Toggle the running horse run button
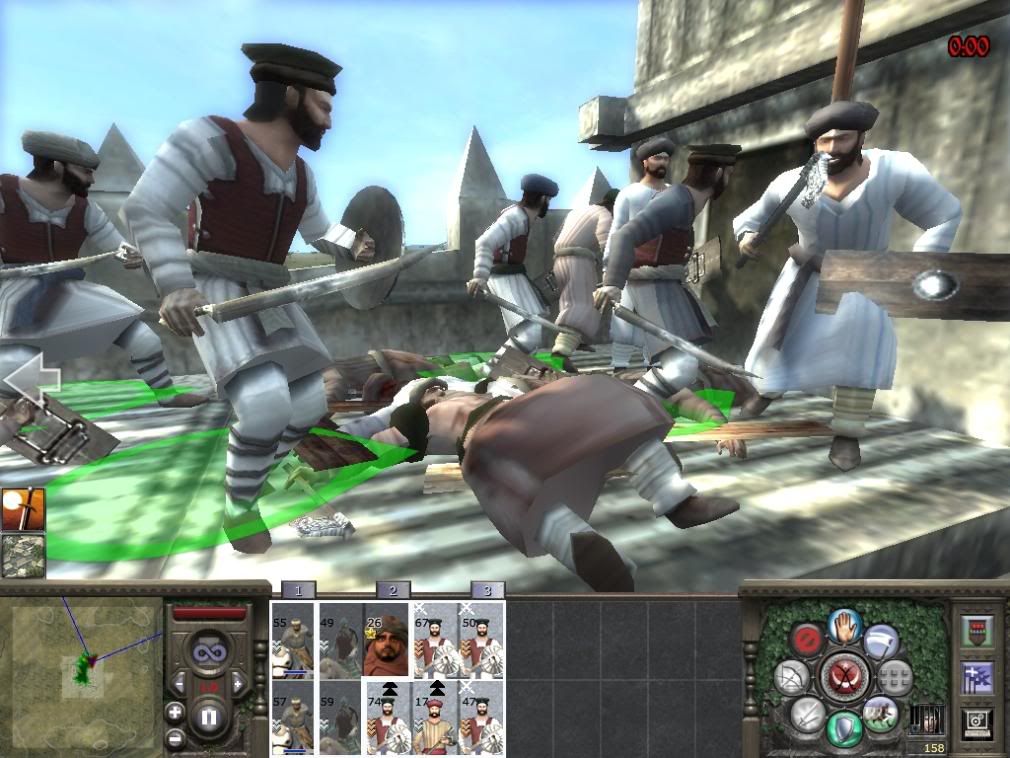The height and width of the screenshot is (758, 1010). tap(882, 713)
